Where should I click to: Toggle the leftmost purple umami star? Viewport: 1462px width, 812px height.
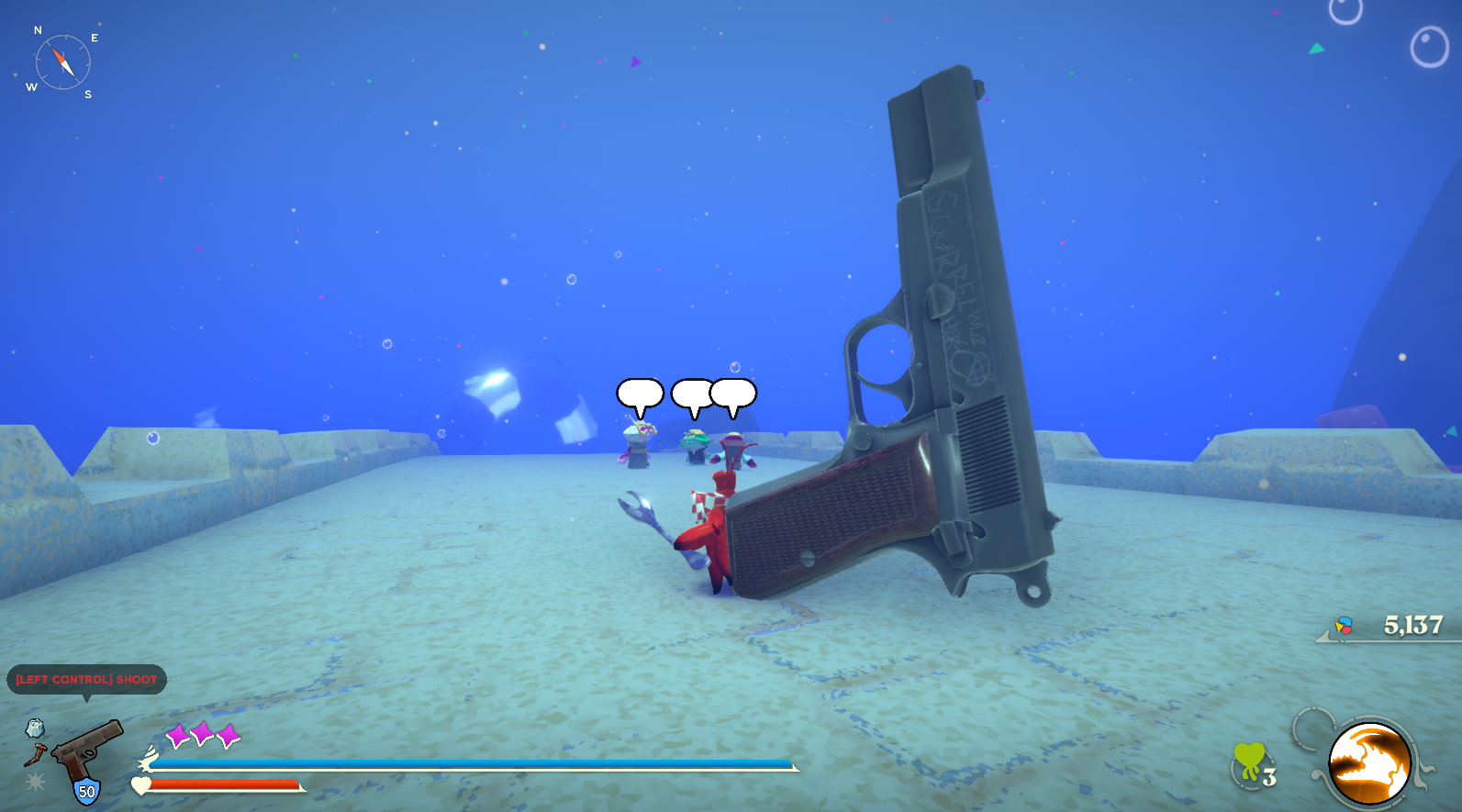click(x=178, y=734)
